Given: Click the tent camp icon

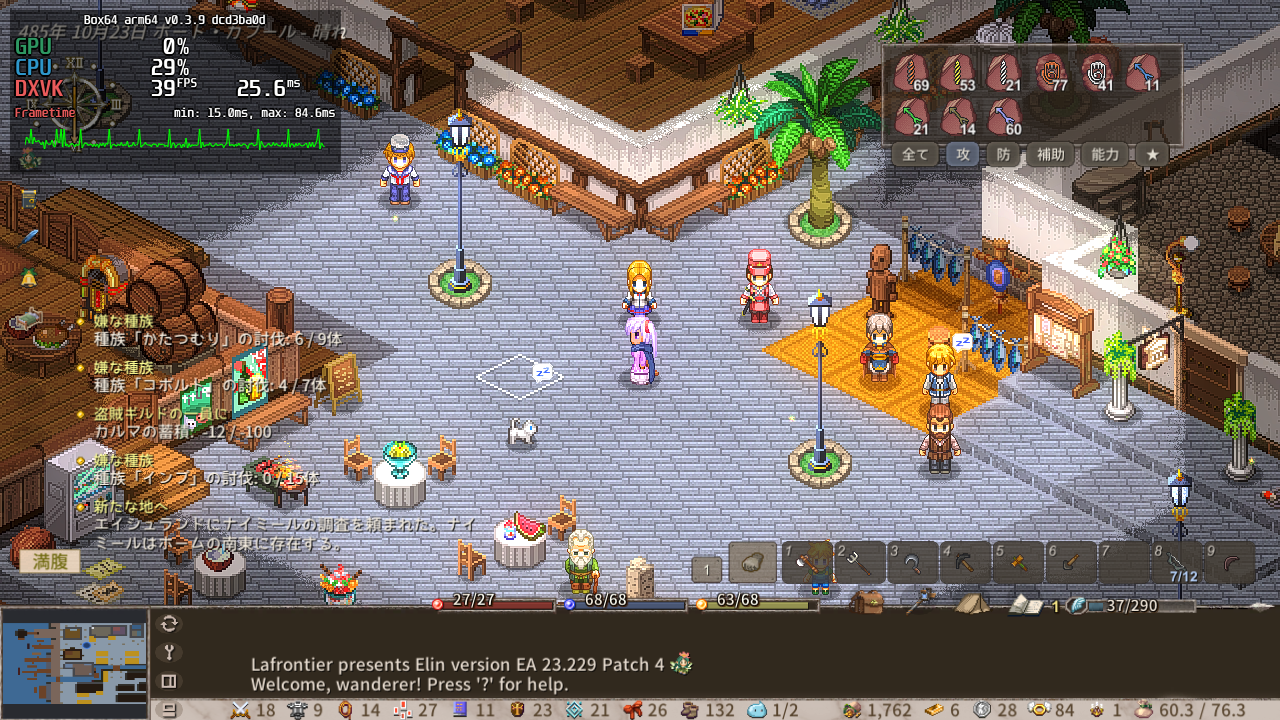Looking at the screenshot, I should click(971, 603).
